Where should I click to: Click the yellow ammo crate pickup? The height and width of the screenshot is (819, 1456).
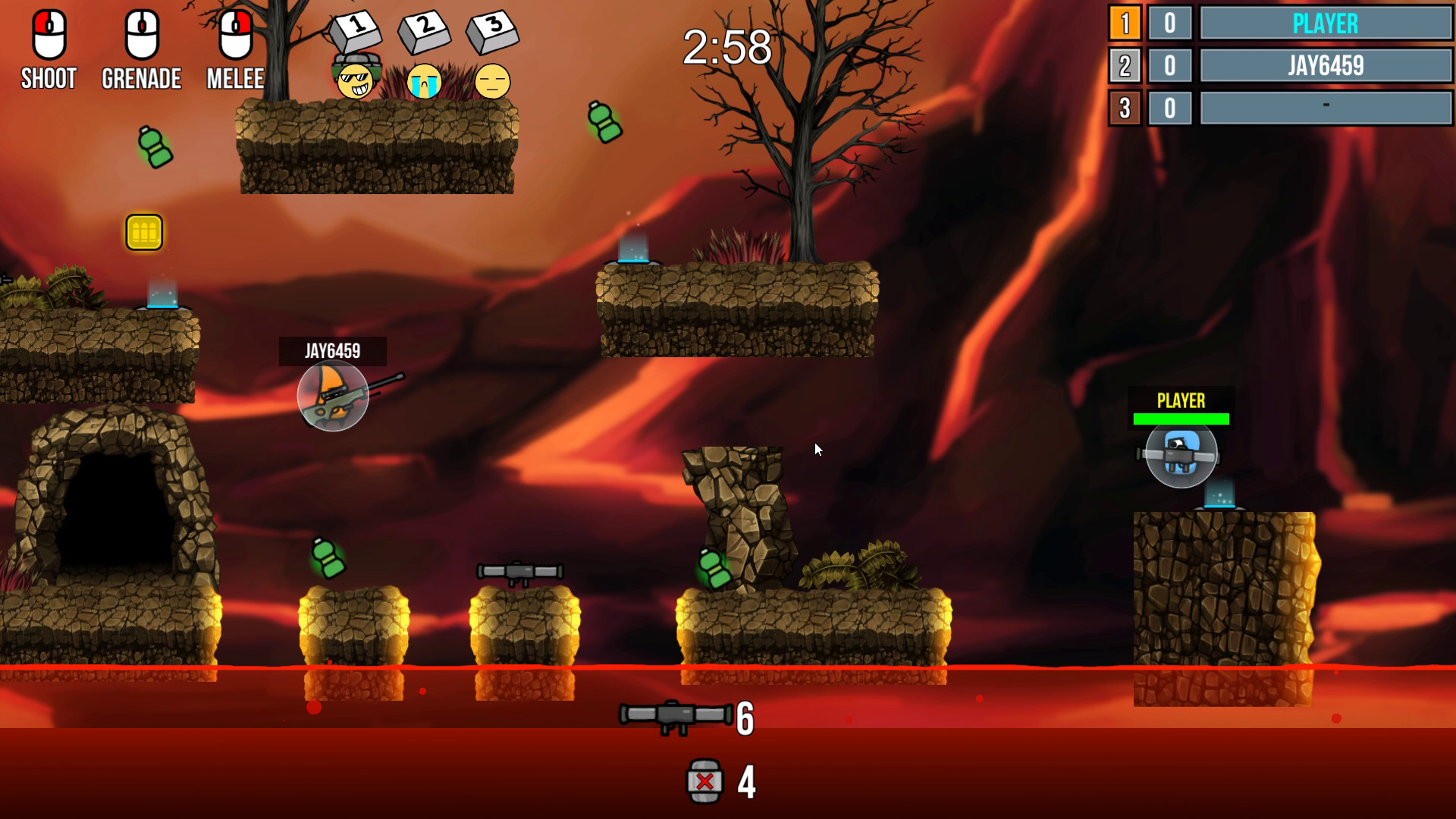point(145,232)
